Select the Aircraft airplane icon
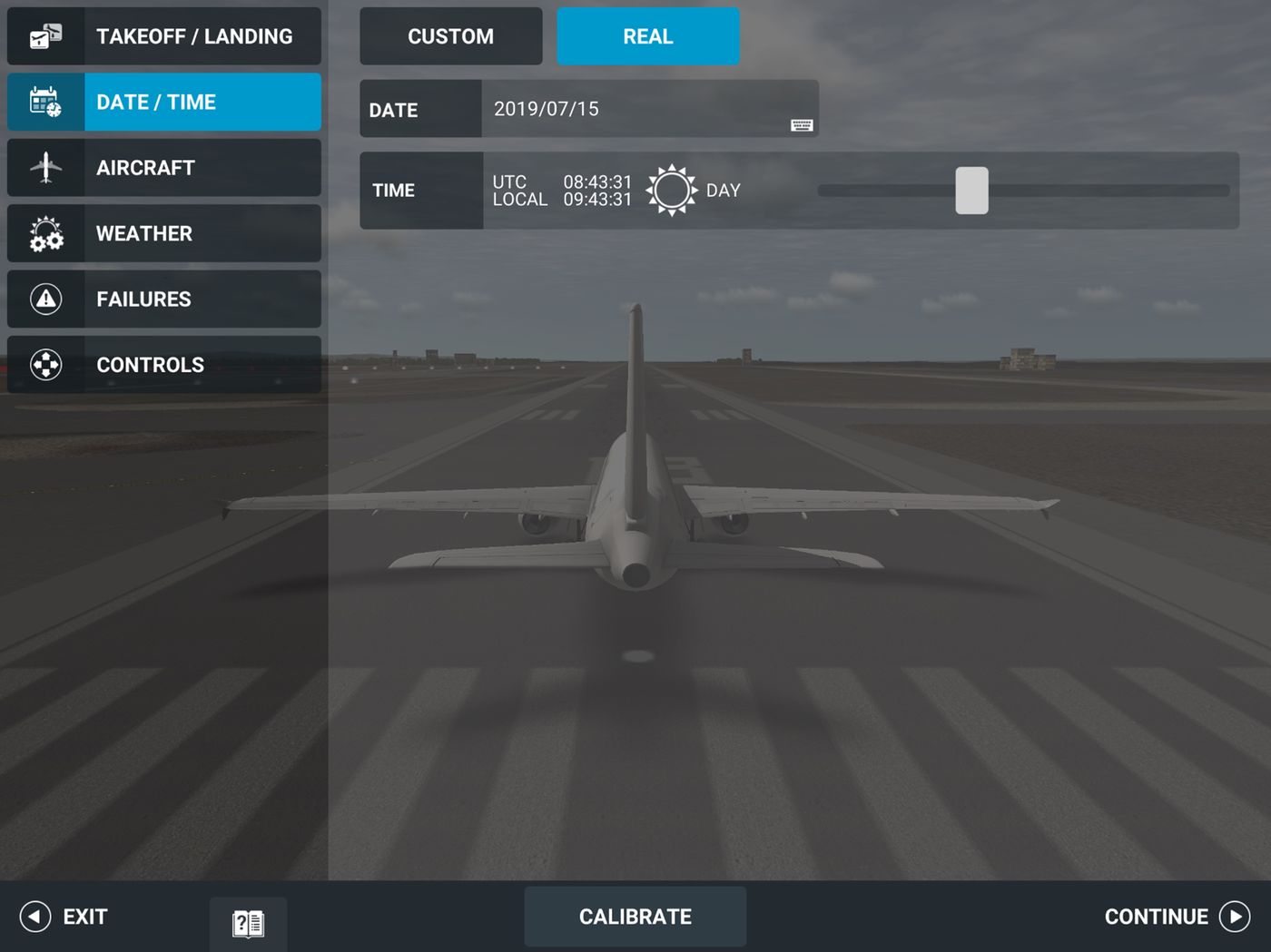This screenshot has height=952, width=1271. point(45,167)
